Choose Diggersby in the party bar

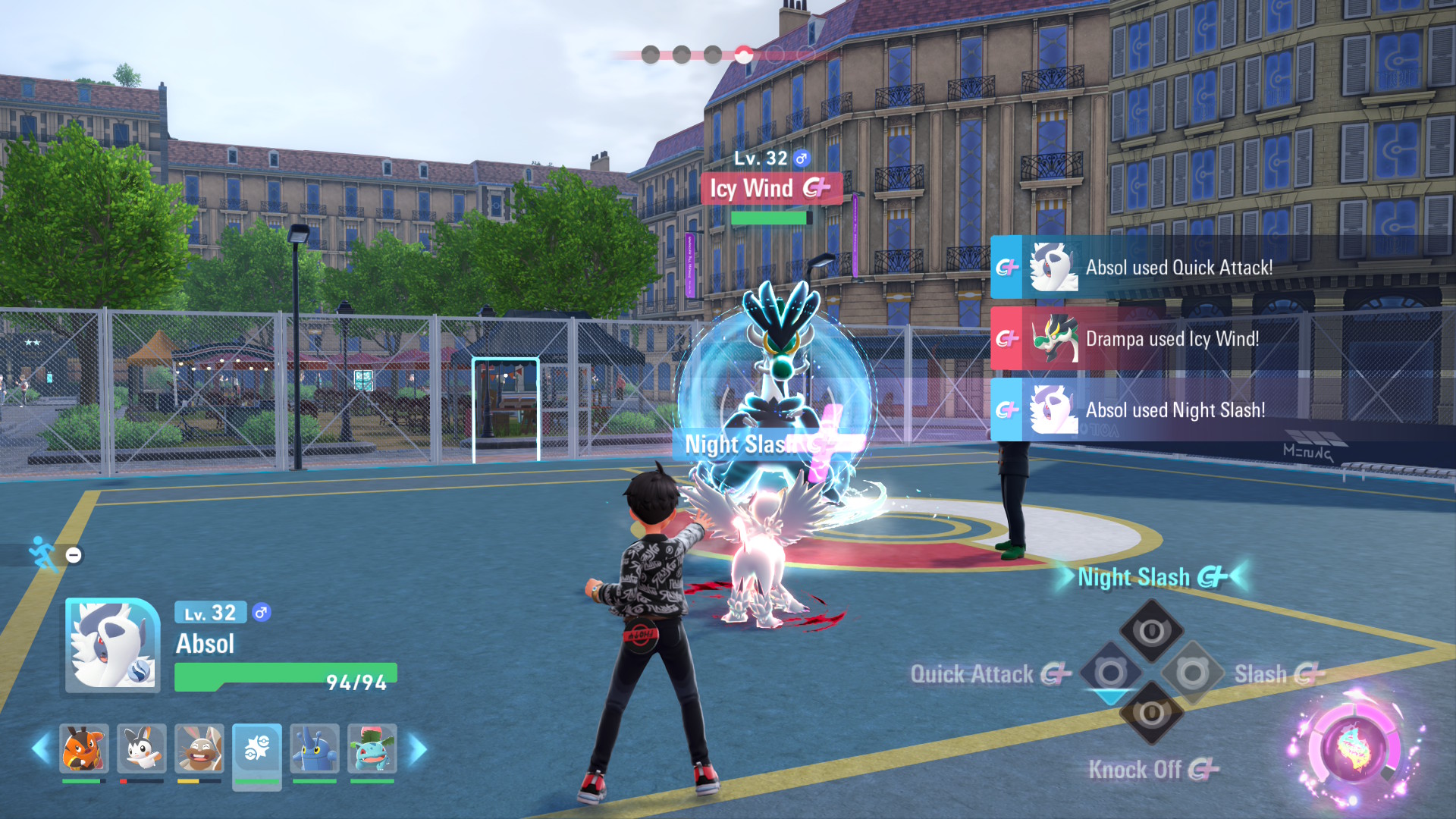[x=199, y=748]
